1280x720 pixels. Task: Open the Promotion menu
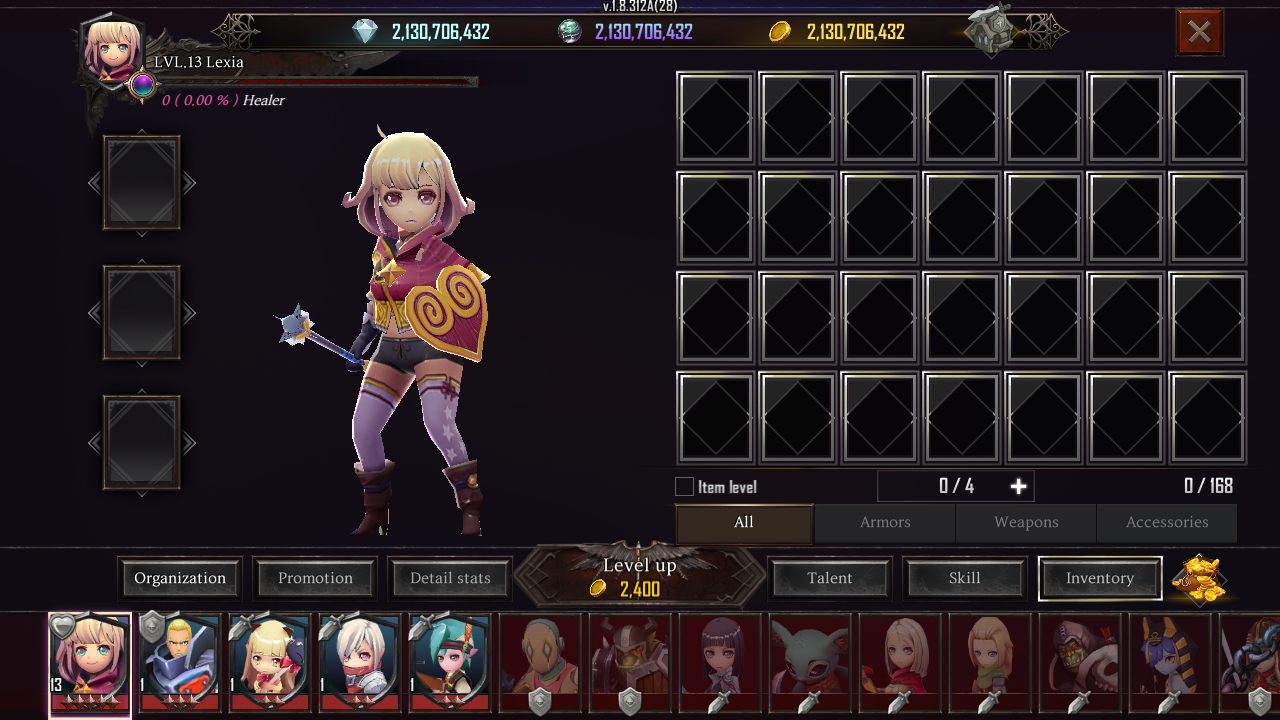315,578
